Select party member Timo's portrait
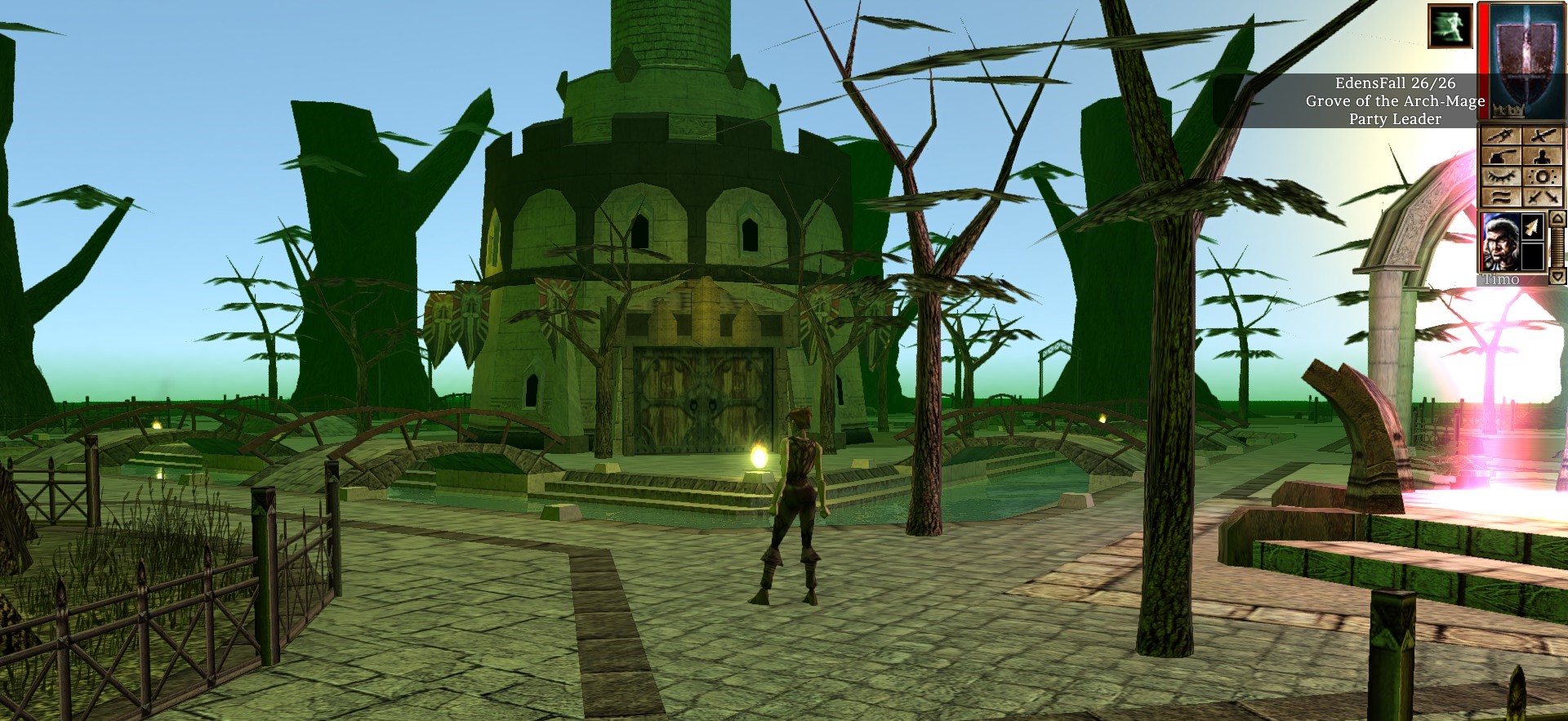The width and height of the screenshot is (1568, 721). coord(1499,243)
